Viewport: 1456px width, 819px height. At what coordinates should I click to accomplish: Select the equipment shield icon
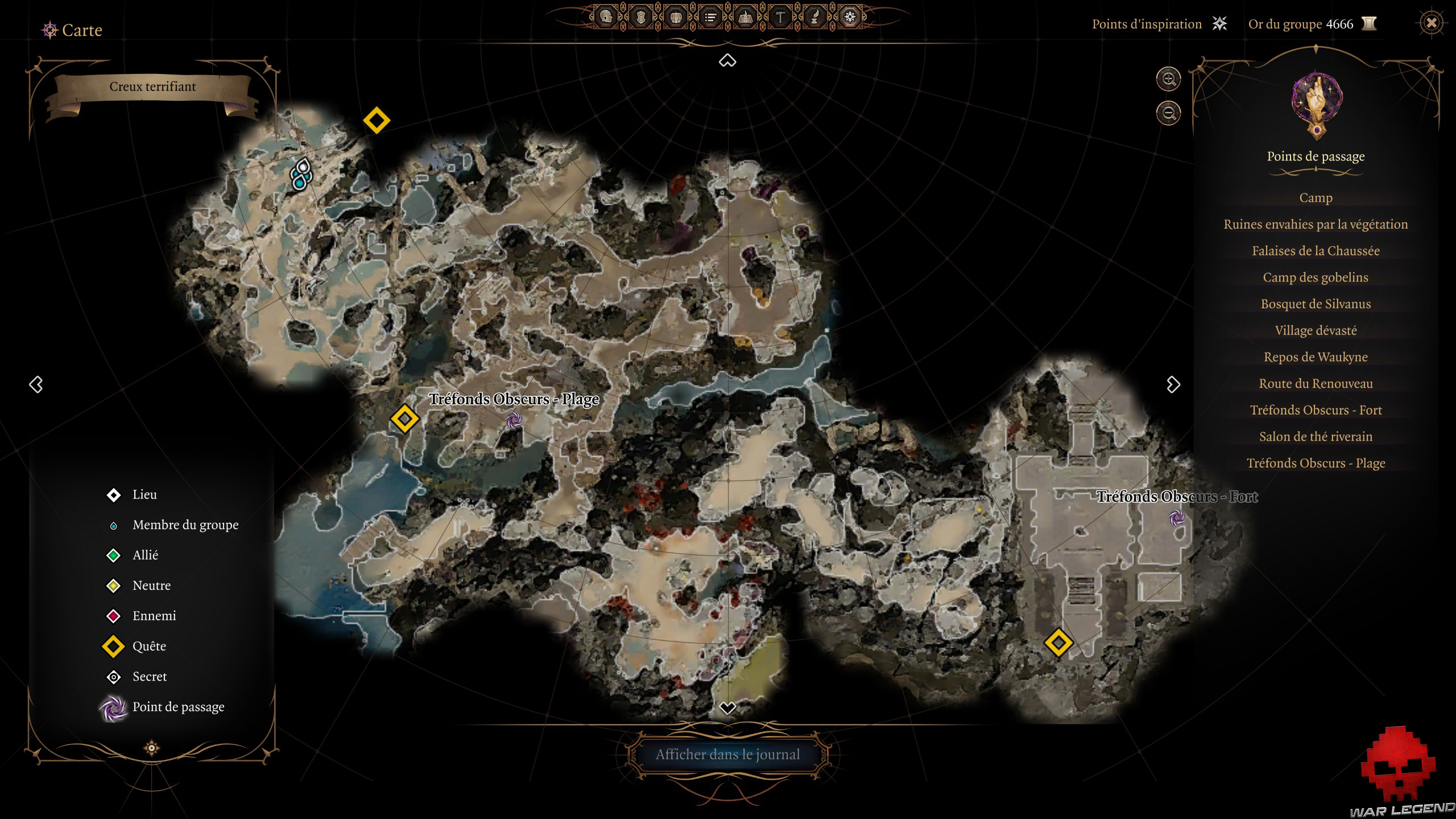pos(641,17)
